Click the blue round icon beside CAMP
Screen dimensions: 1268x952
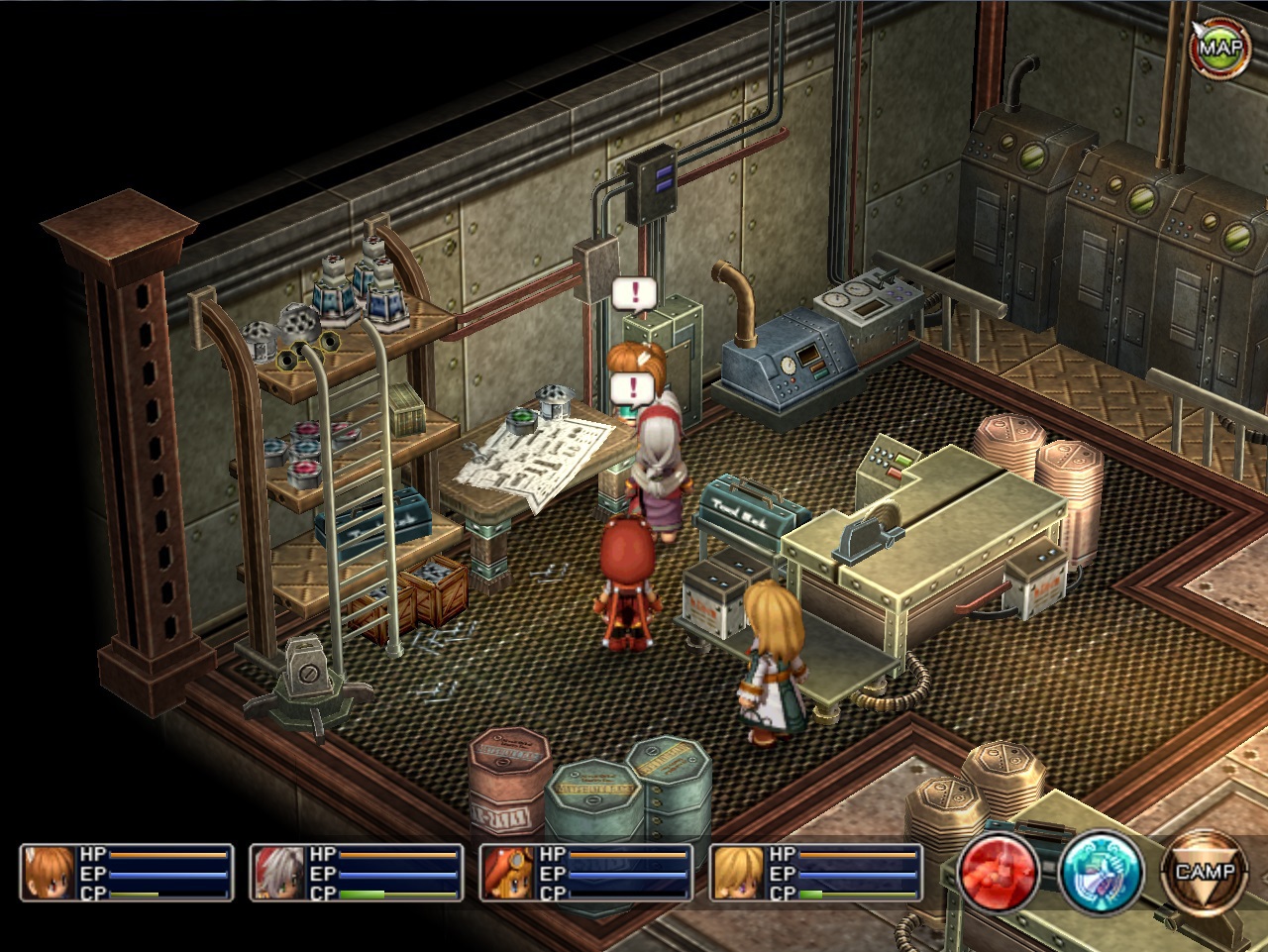pos(1102,873)
